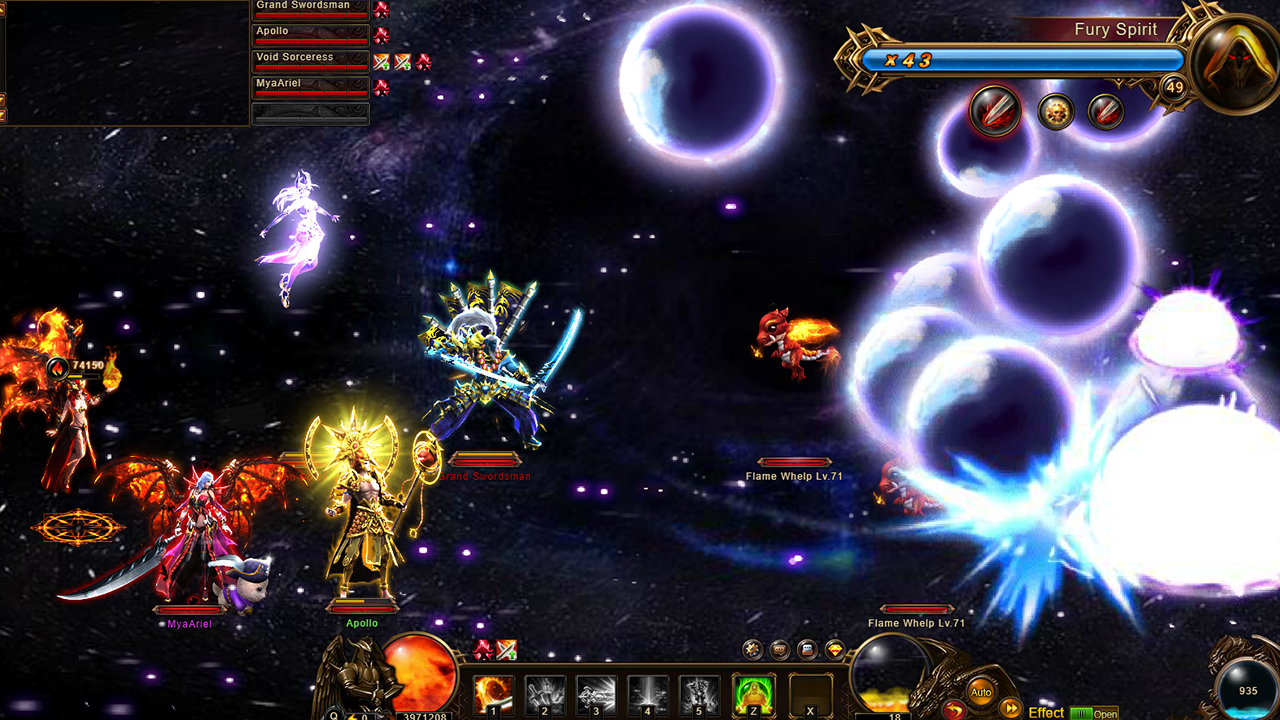Activate the red slash skill orb near combo counter
This screenshot has width=1280, height=720.
tap(996, 110)
